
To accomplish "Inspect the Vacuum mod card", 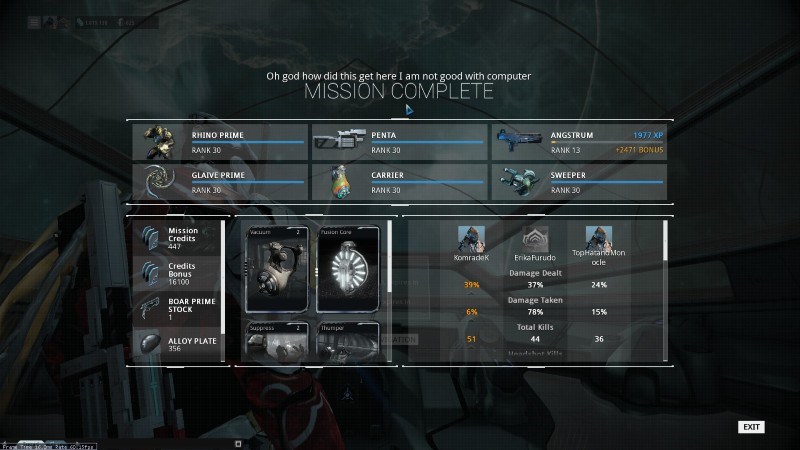I will [278, 270].
